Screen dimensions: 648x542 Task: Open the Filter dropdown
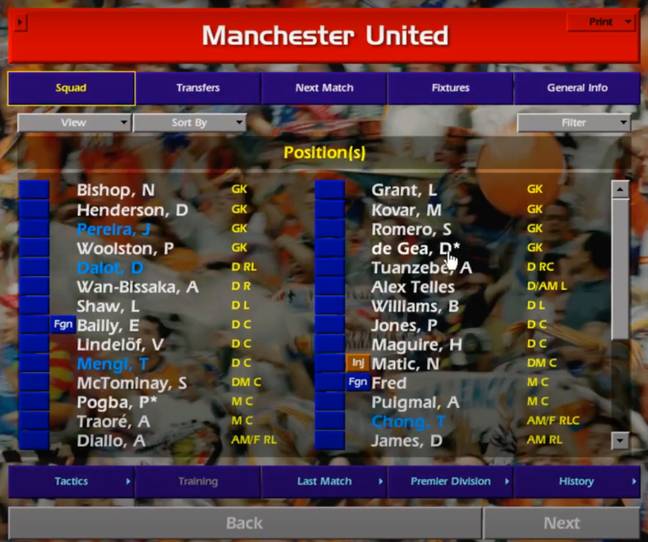click(574, 123)
